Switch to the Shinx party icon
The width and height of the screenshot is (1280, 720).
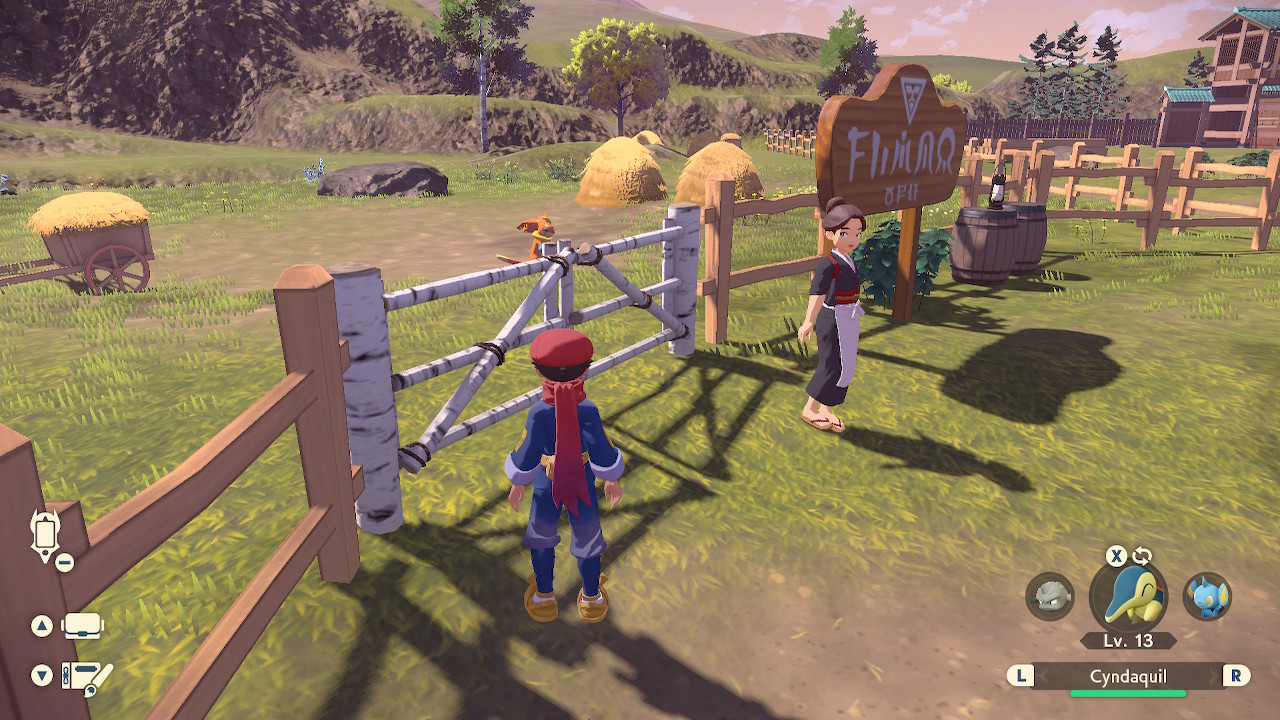click(1207, 596)
